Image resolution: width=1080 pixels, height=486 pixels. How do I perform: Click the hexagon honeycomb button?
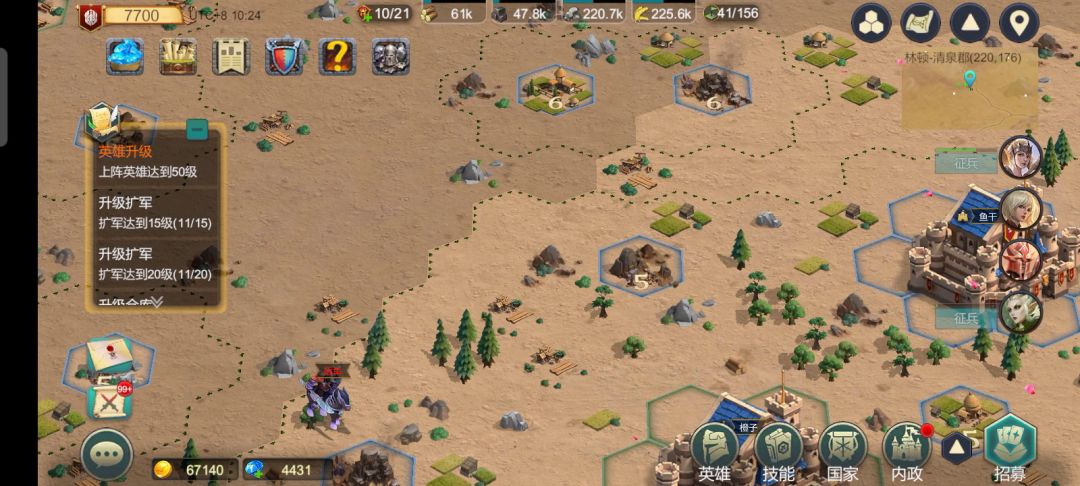point(871,23)
